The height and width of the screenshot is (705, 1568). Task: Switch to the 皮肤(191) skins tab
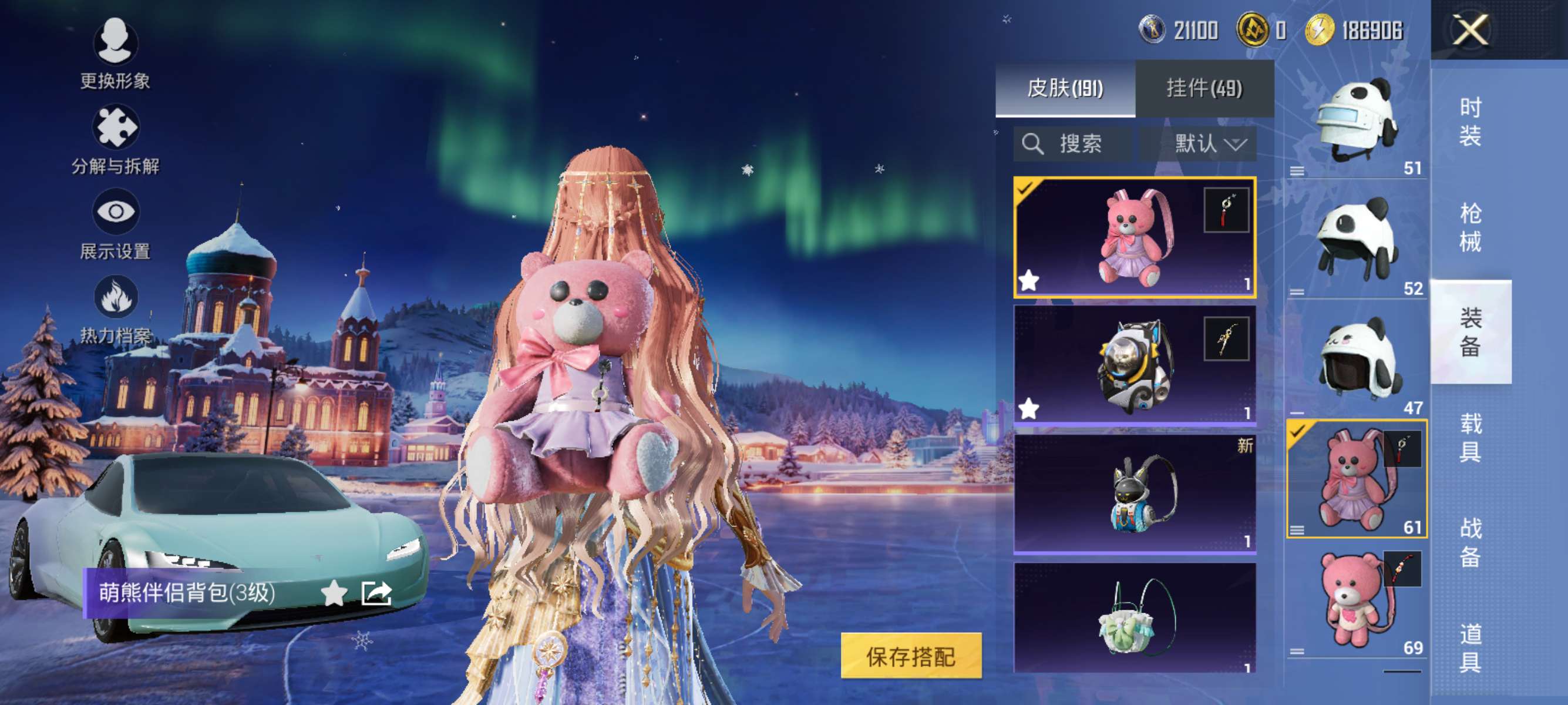pyautogui.click(x=1065, y=89)
